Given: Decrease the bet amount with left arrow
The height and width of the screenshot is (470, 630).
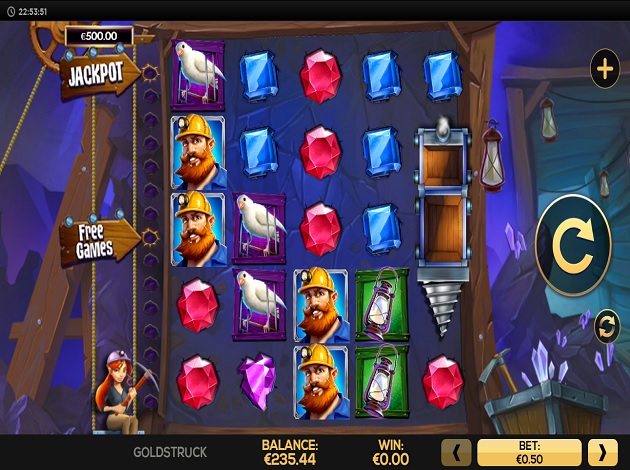Looking at the screenshot, I should point(457,452).
